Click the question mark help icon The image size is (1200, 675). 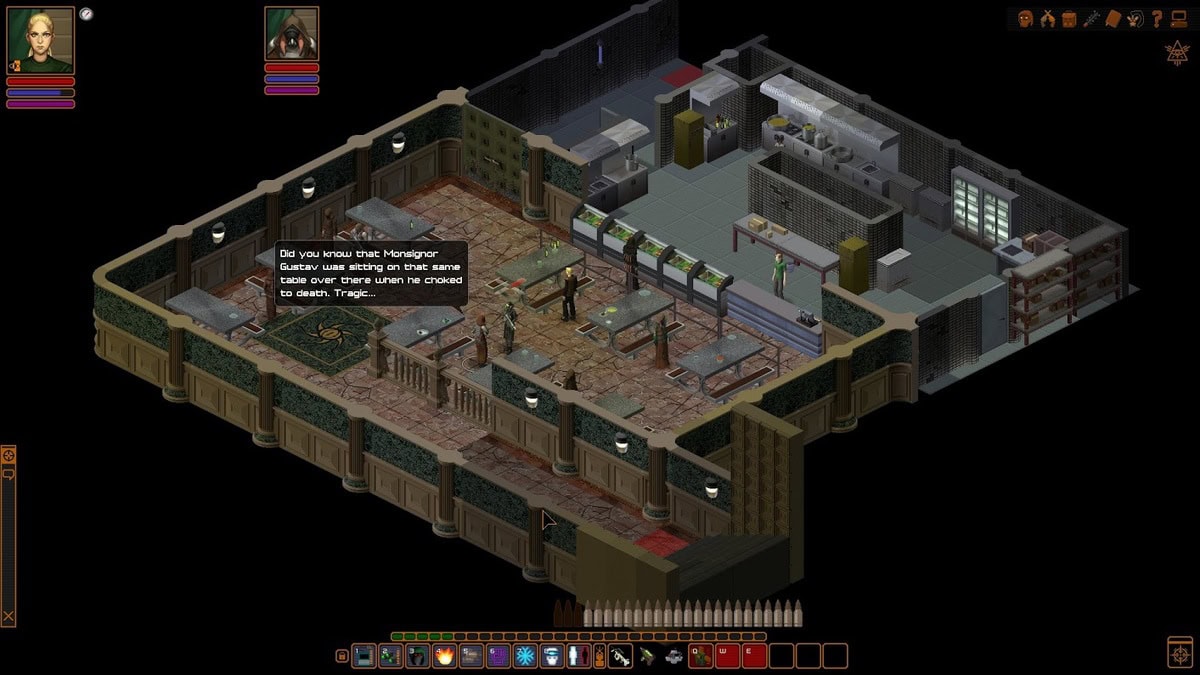(1157, 18)
